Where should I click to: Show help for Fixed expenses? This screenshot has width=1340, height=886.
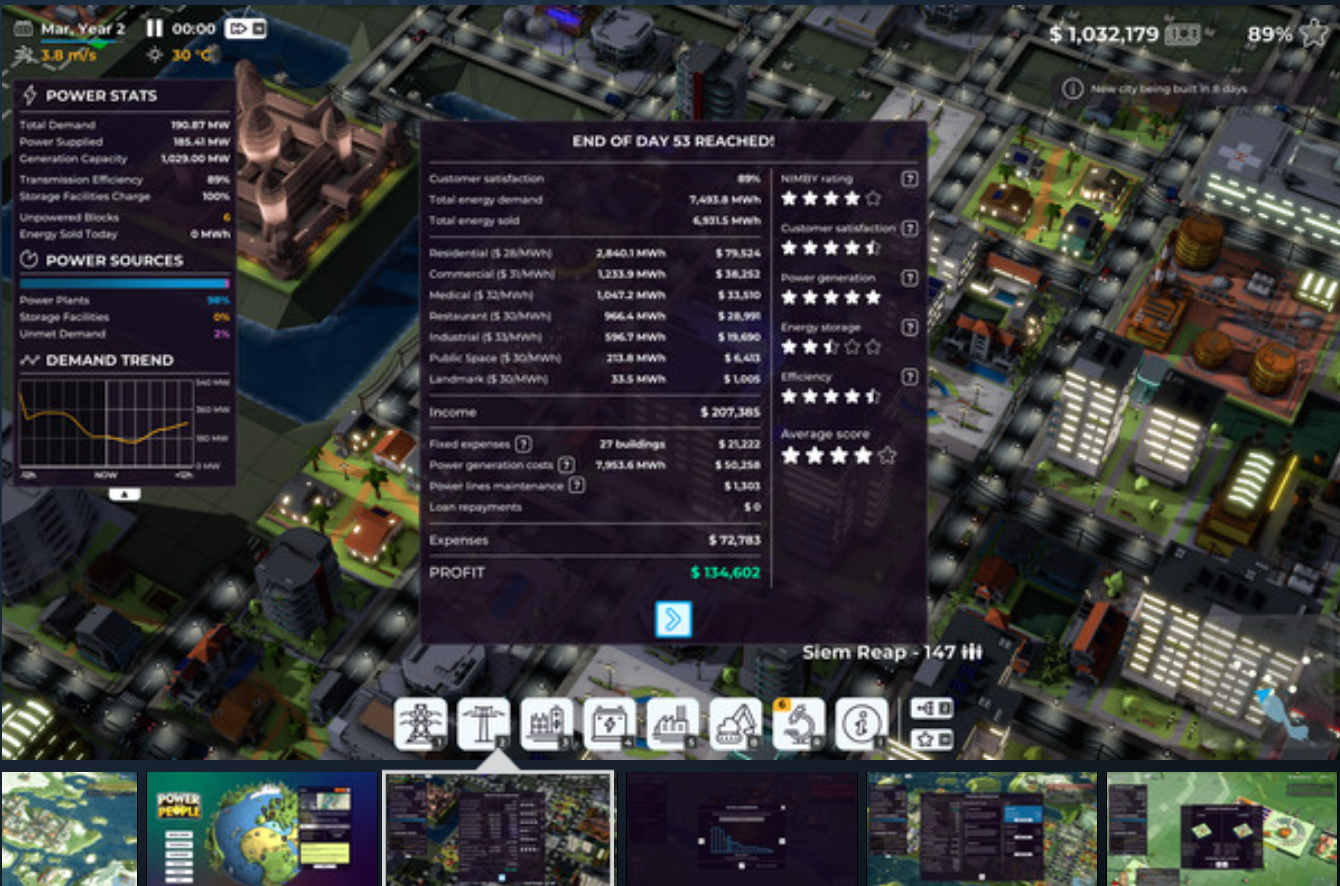click(523, 444)
